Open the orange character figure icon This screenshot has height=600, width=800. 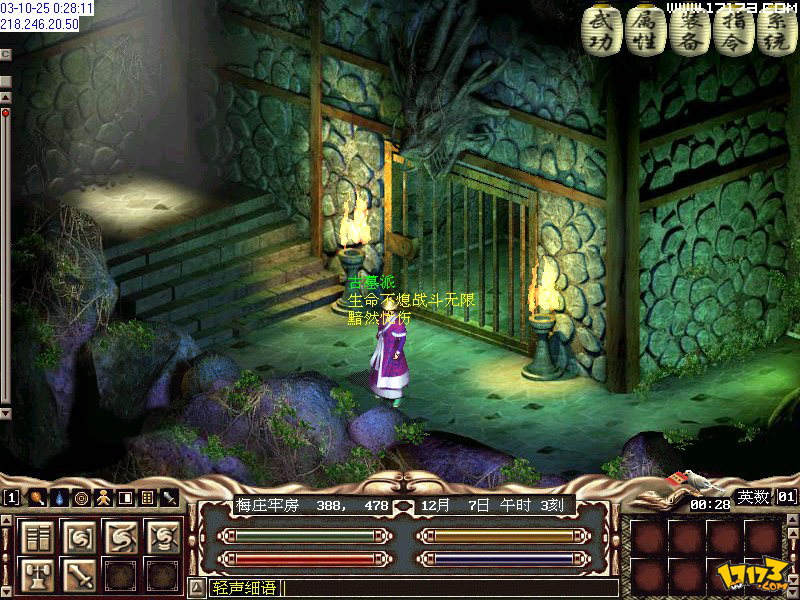coord(103,497)
